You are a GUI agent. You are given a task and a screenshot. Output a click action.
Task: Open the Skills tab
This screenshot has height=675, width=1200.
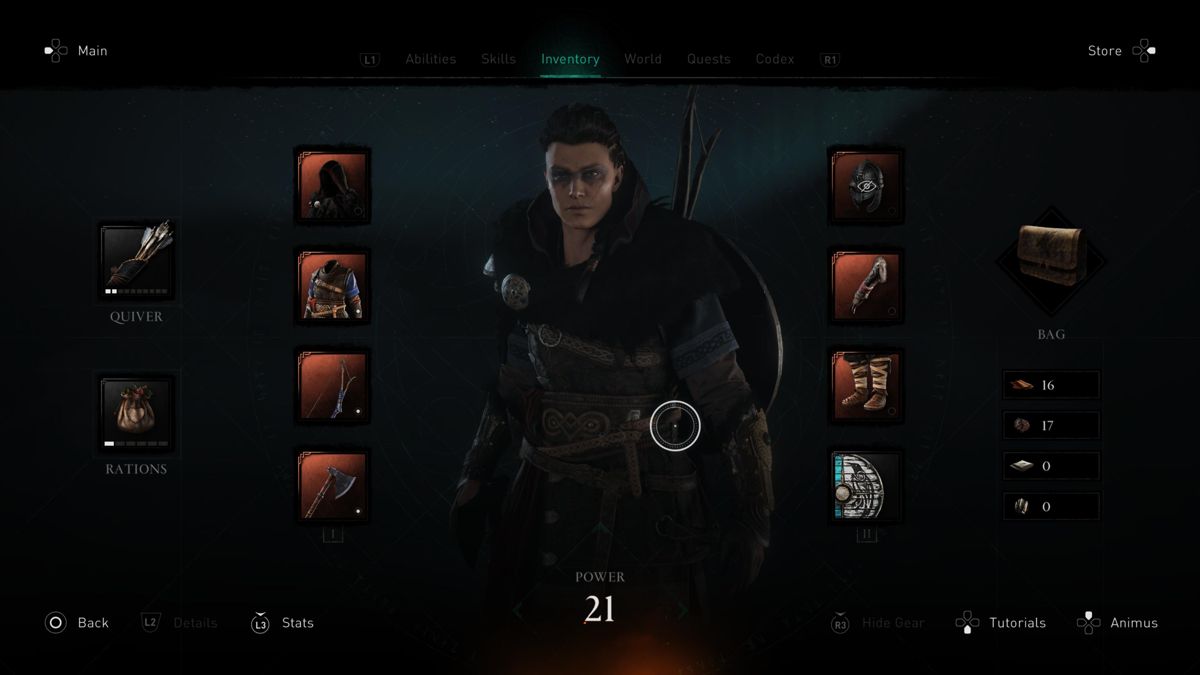[x=498, y=59]
